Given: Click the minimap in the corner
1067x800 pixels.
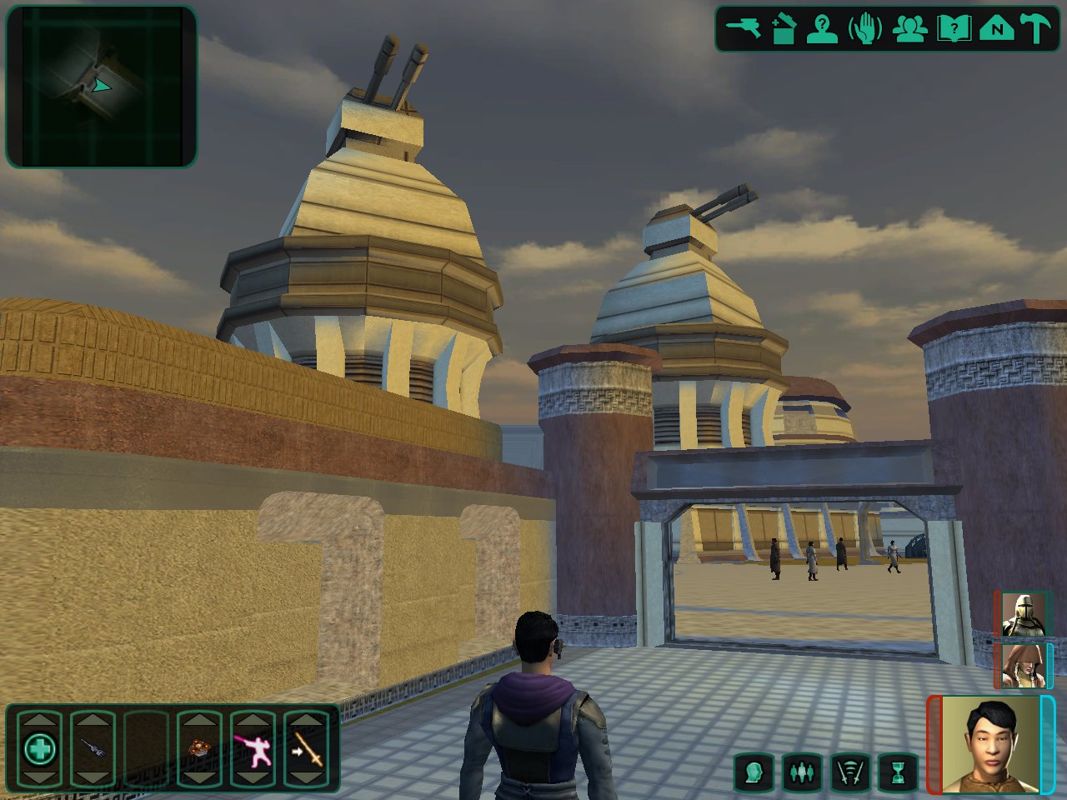Looking at the screenshot, I should pyautogui.click(x=101, y=87).
